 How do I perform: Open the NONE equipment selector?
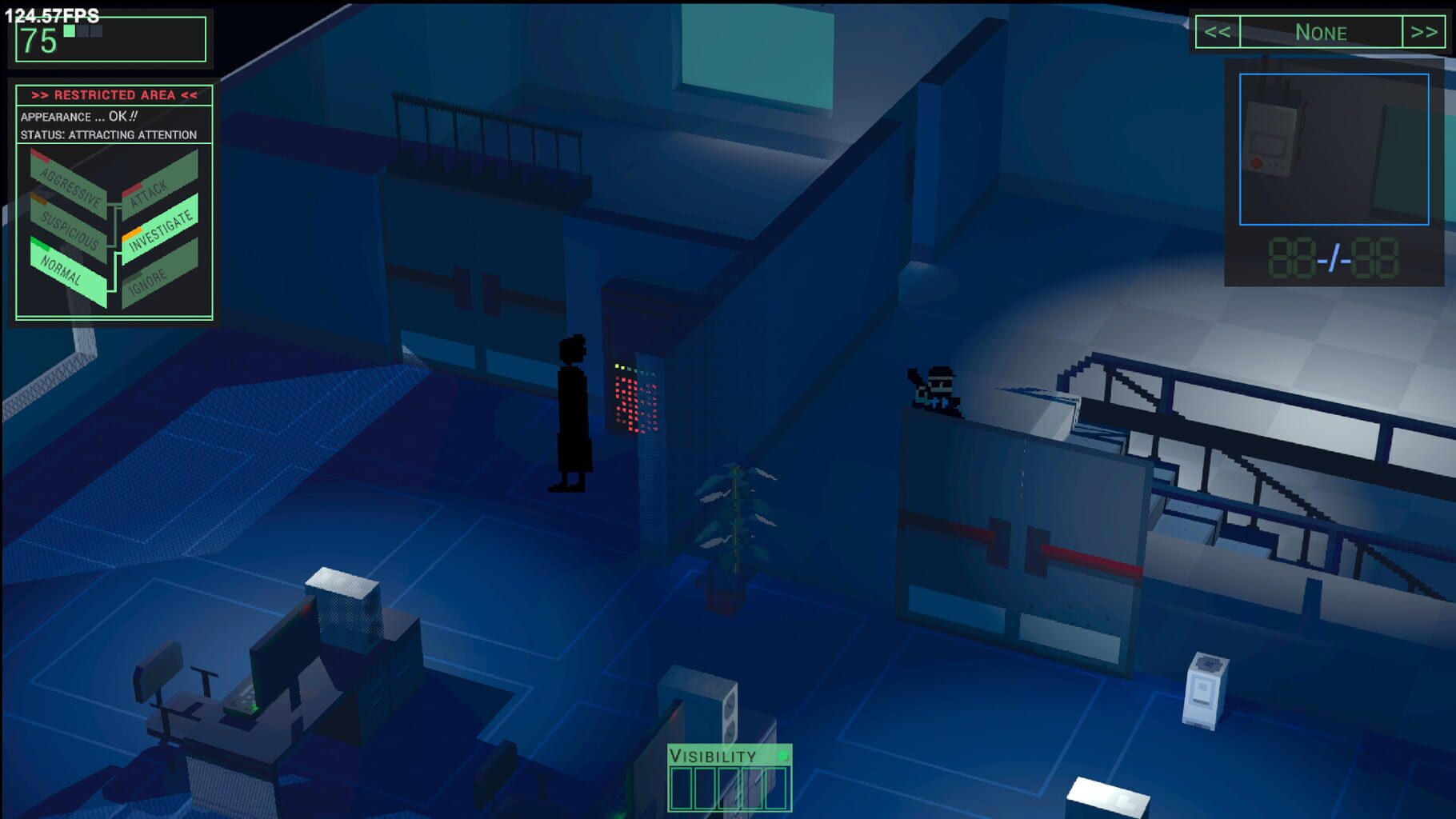click(1322, 32)
